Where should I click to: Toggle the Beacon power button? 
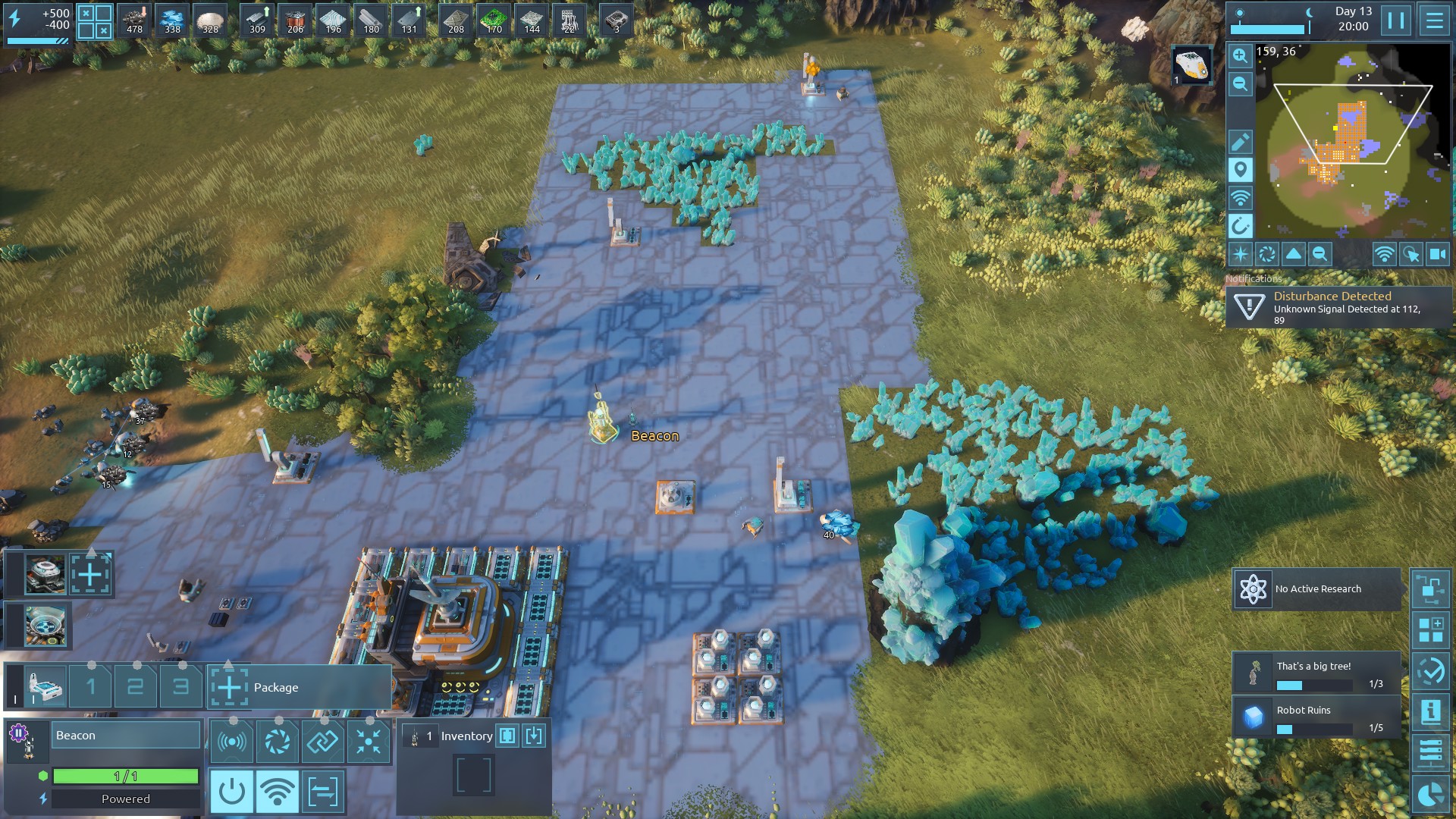pyautogui.click(x=231, y=792)
